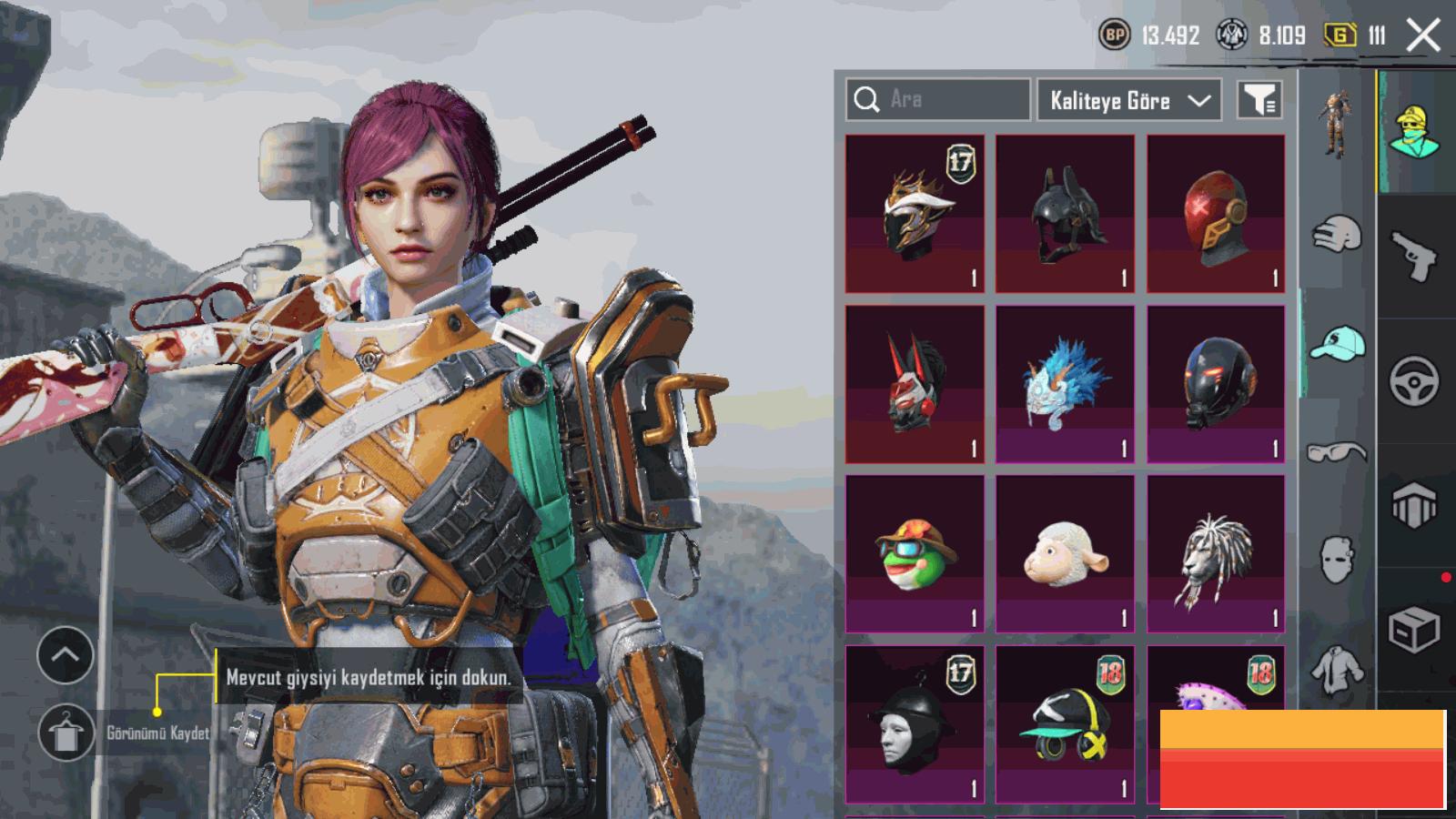Screen dimensions: 1456x819
Task: Save the look with Görünümü Kaydet
Action: pyautogui.click(x=66, y=733)
